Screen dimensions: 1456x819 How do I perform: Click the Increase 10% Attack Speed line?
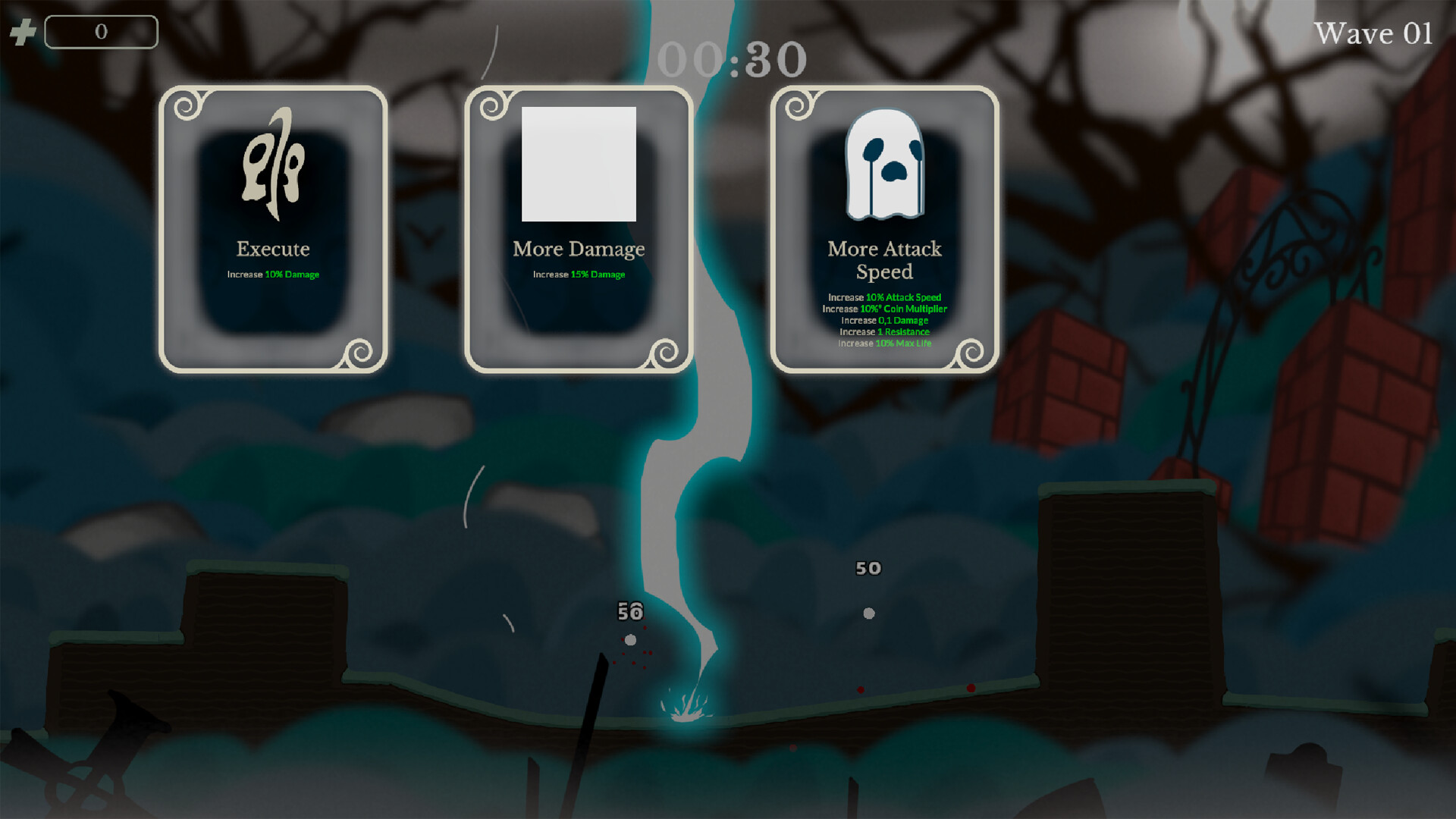tap(884, 297)
